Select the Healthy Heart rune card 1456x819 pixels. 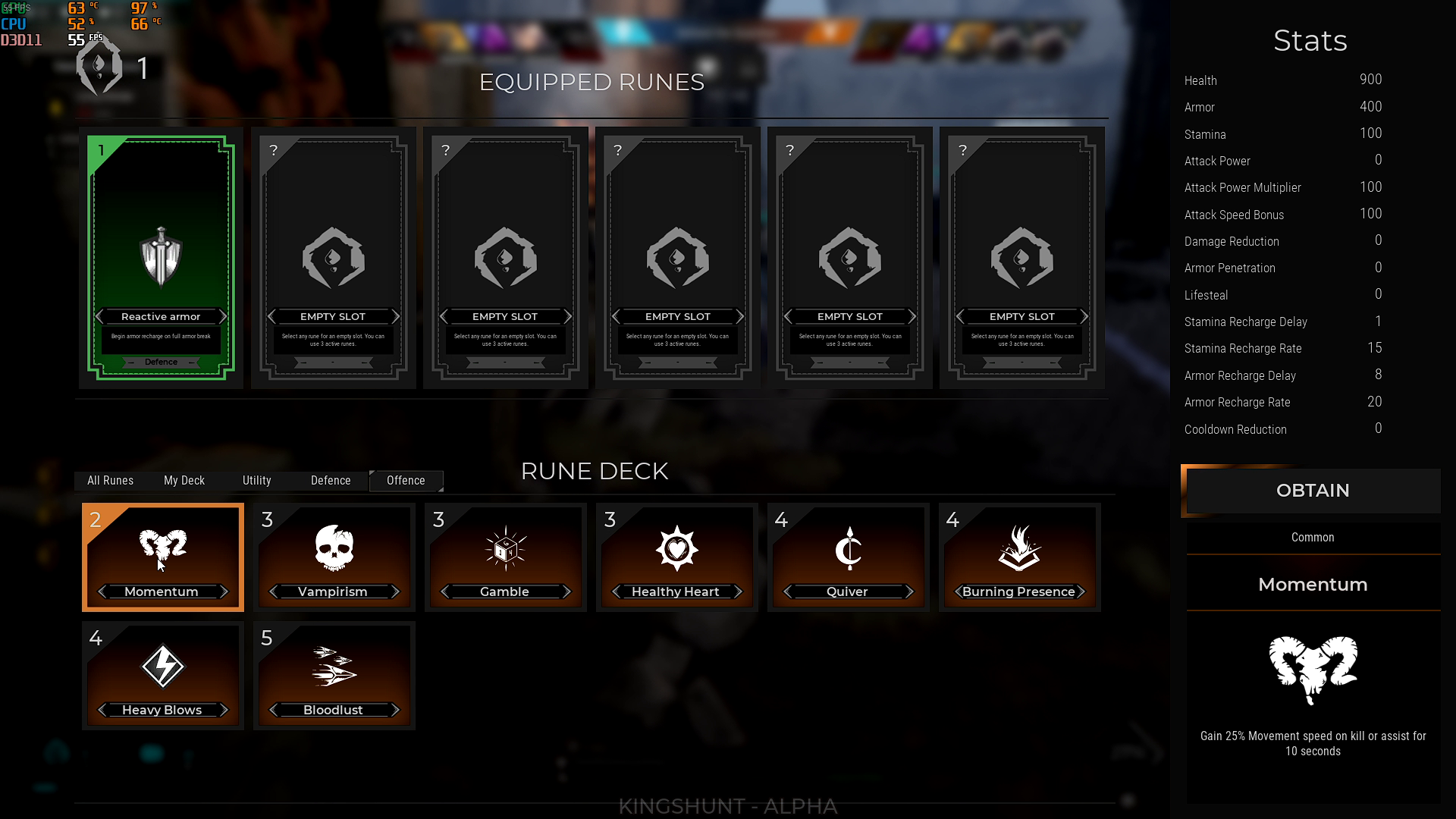pyautogui.click(x=676, y=557)
